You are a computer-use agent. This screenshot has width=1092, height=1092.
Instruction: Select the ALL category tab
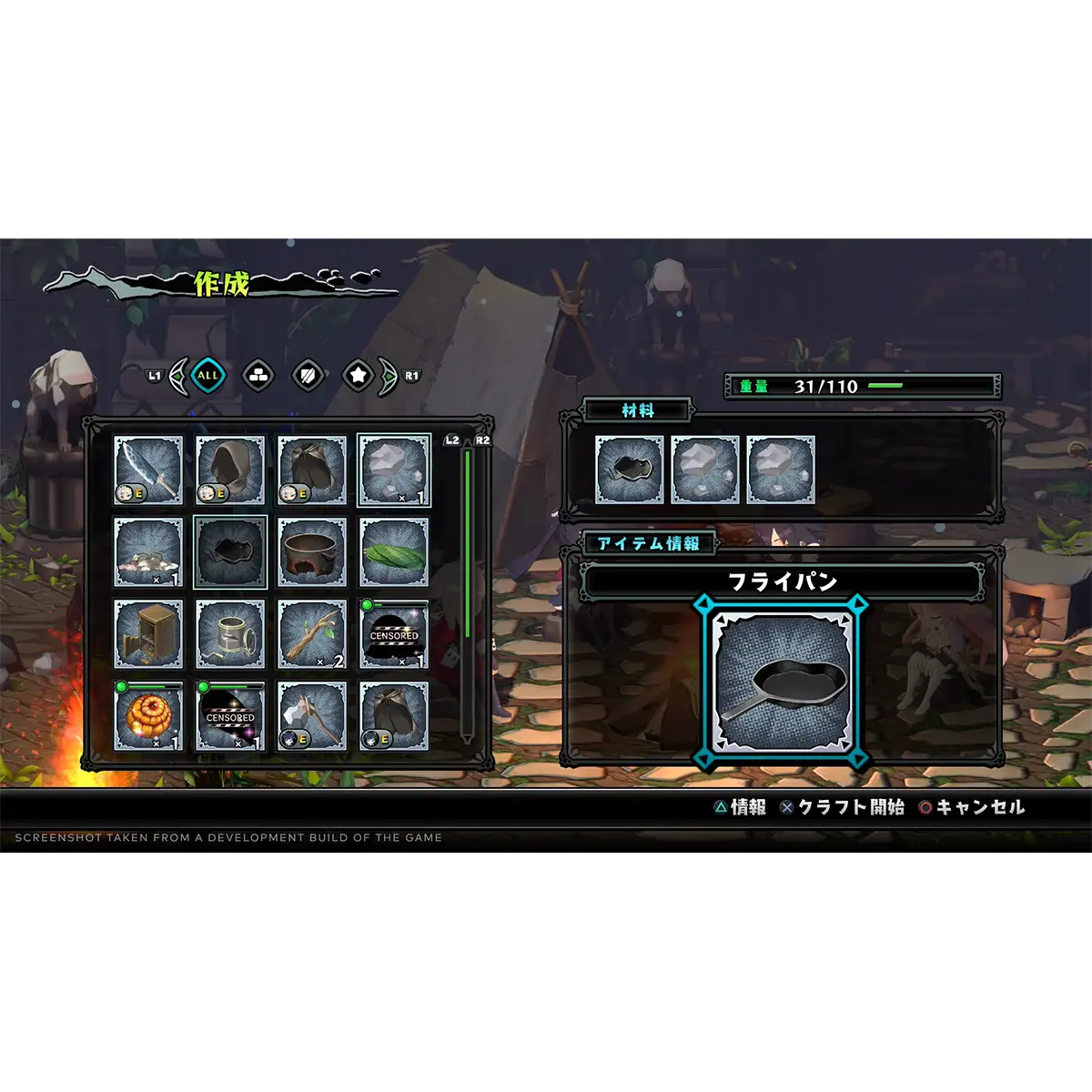[208, 375]
